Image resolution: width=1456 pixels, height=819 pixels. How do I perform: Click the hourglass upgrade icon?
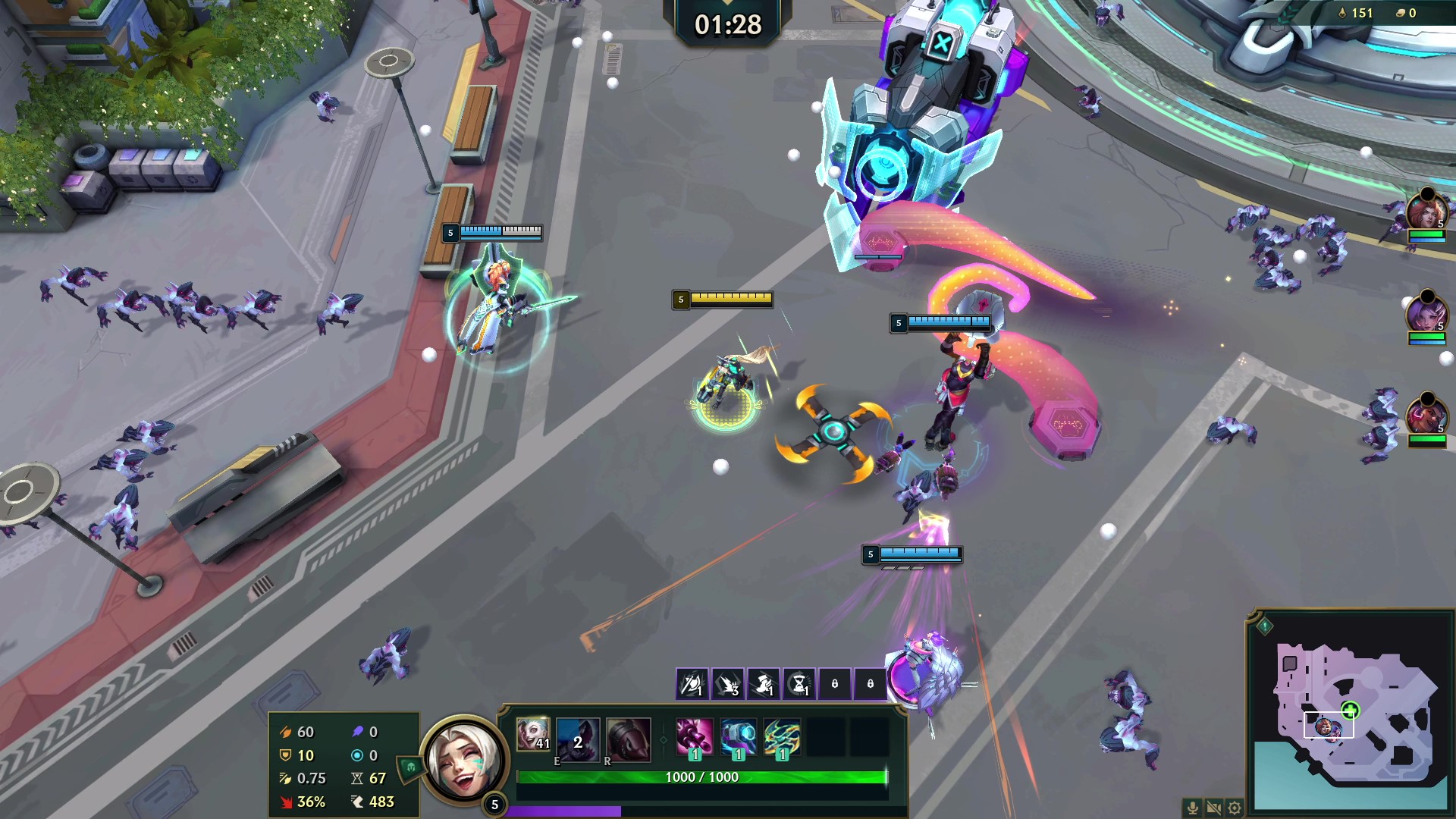pyautogui.click(x=799, y=683)
